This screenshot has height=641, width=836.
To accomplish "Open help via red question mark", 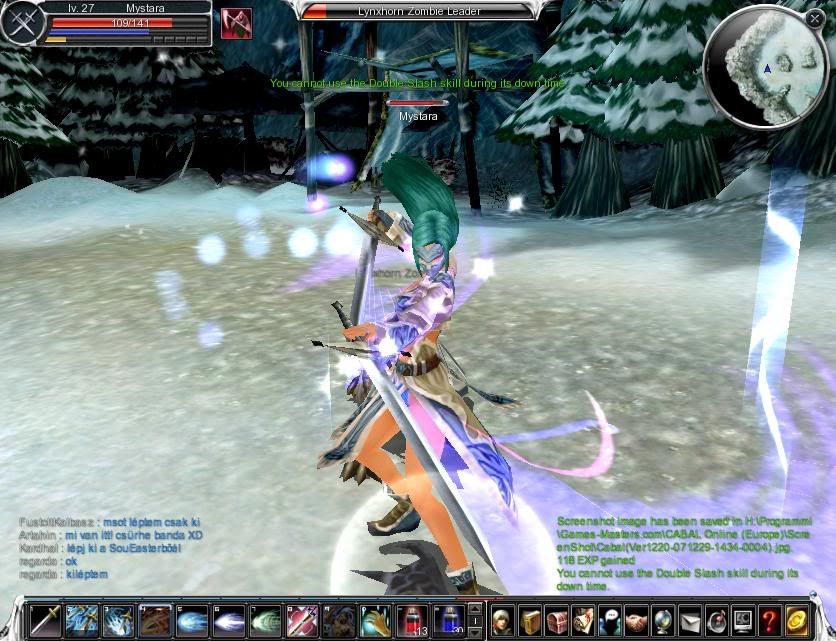I will pyautogui.click(x=769, y=620).
